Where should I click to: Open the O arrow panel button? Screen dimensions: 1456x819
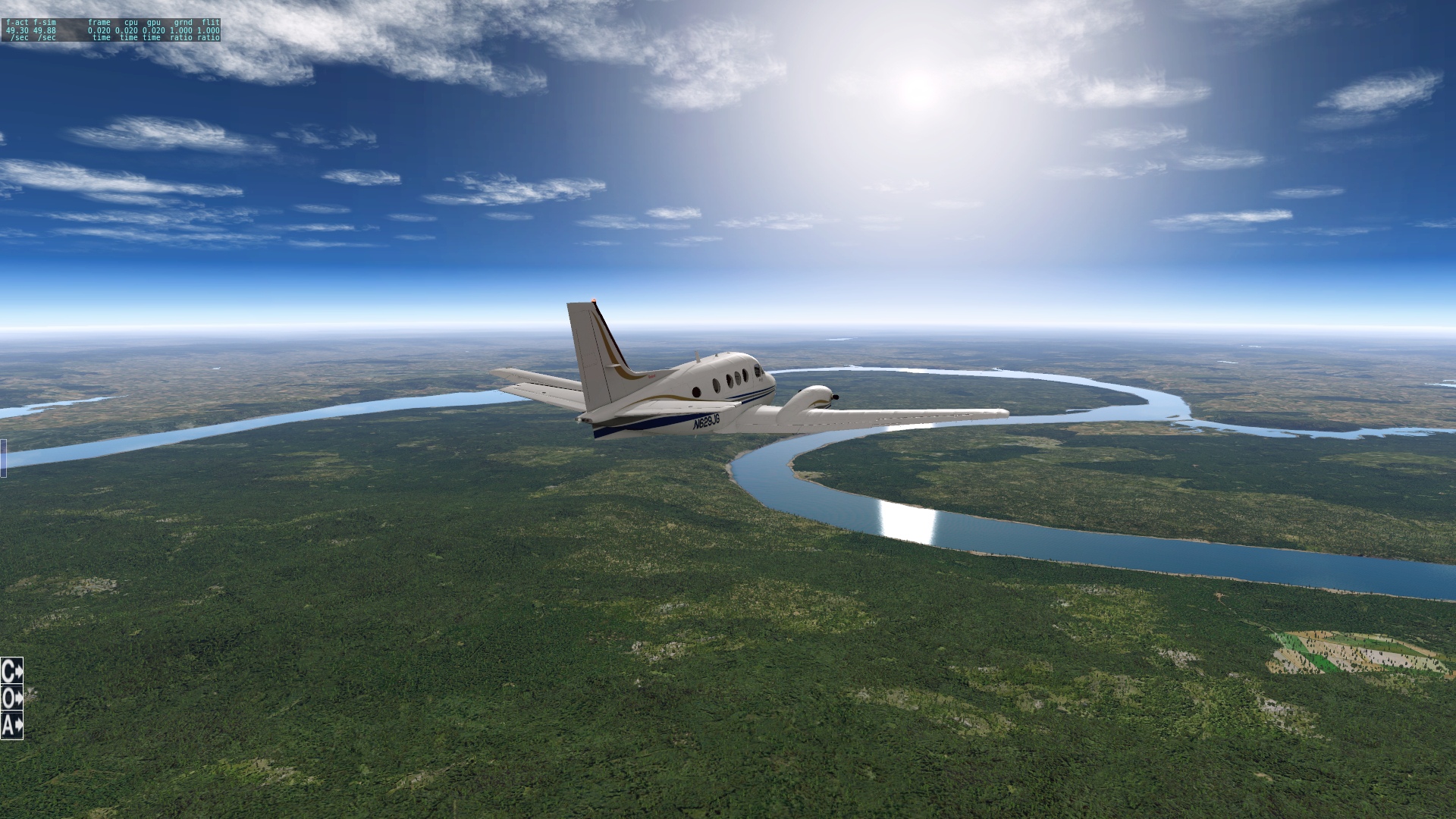pyautogui.click(x=12, y=698)
